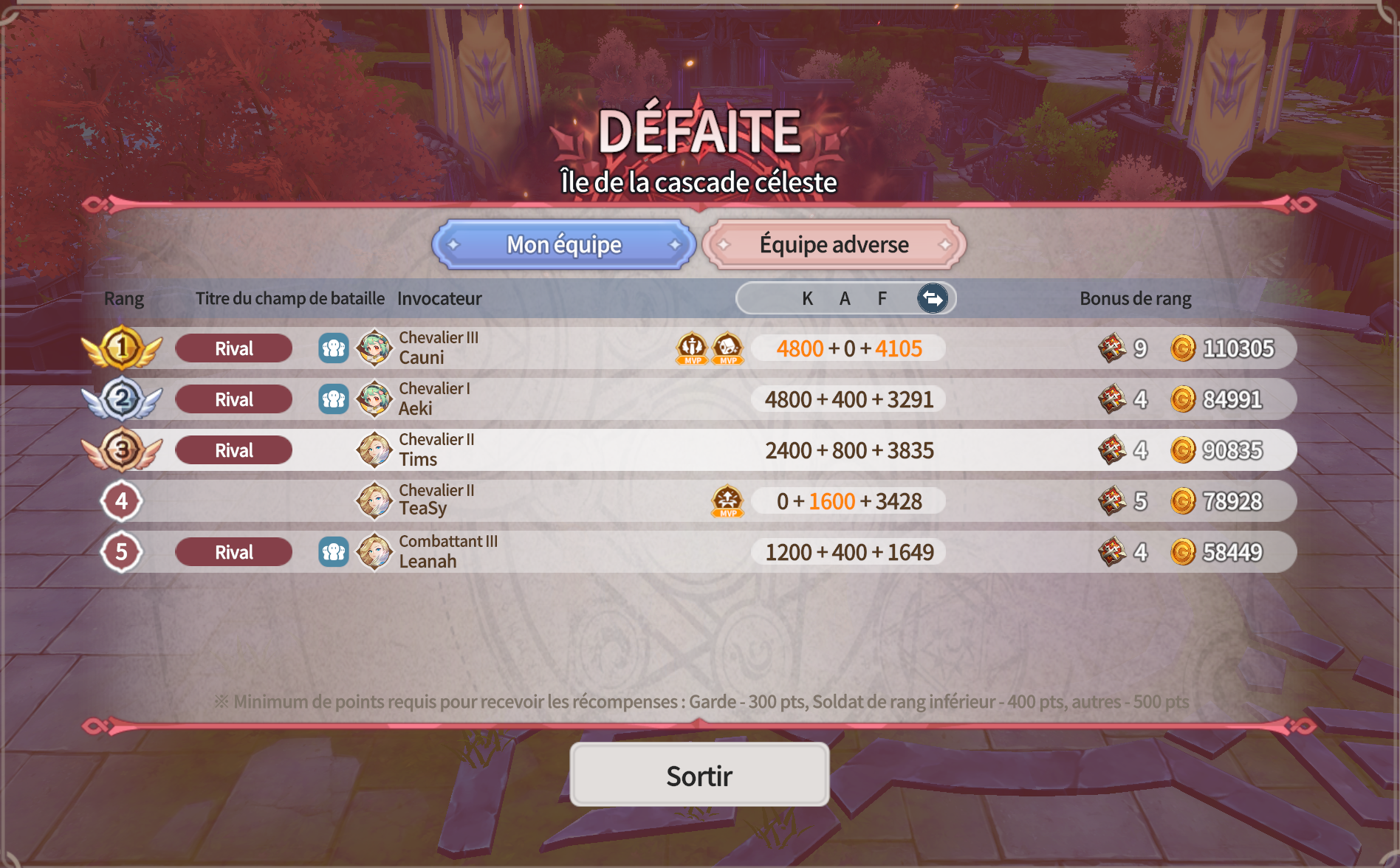Screen dimensions: 1400x868
Task: Click the Sortir button to exit
Action: pos(699,775)
